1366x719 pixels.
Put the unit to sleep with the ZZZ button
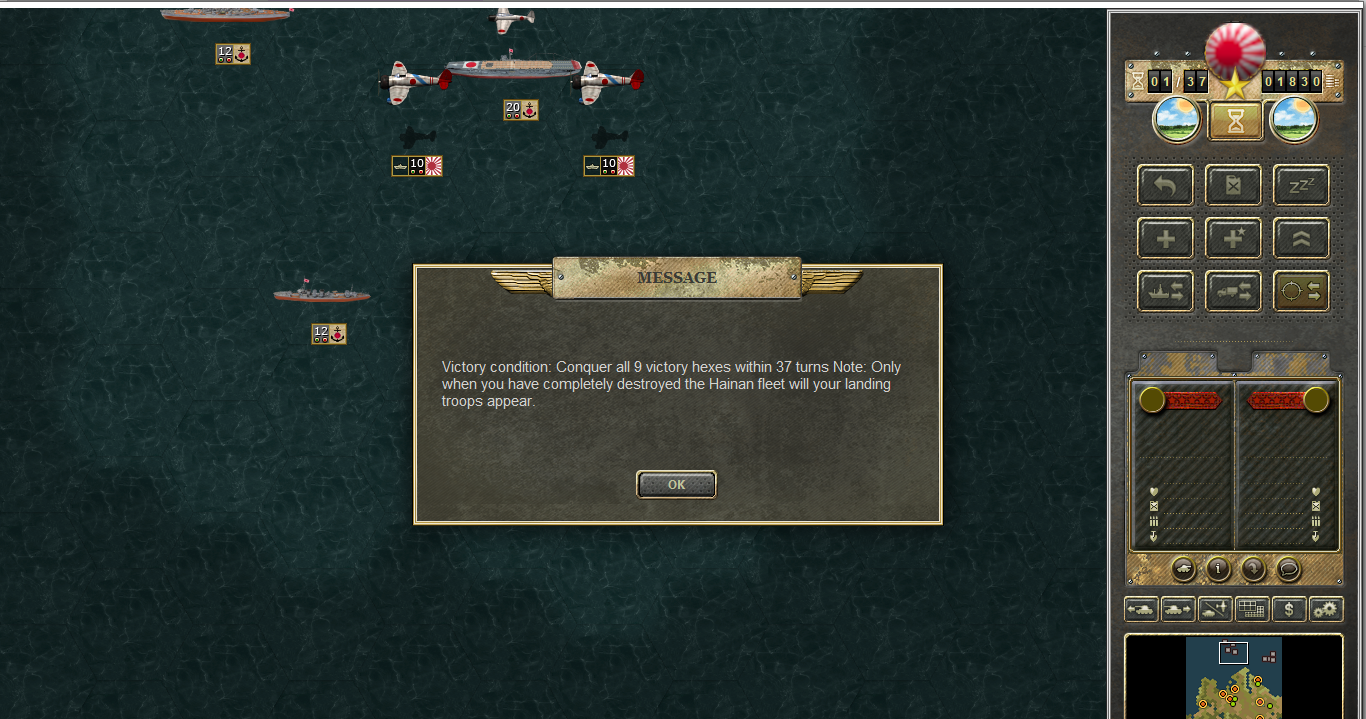[x=1301, y=185]
